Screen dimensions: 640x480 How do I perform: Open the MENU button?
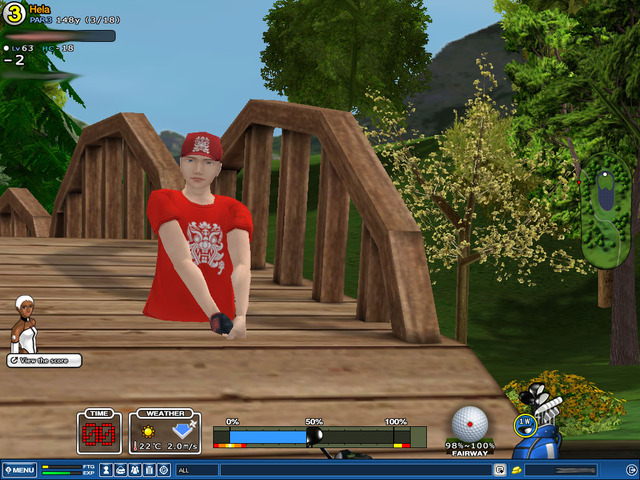20,470
